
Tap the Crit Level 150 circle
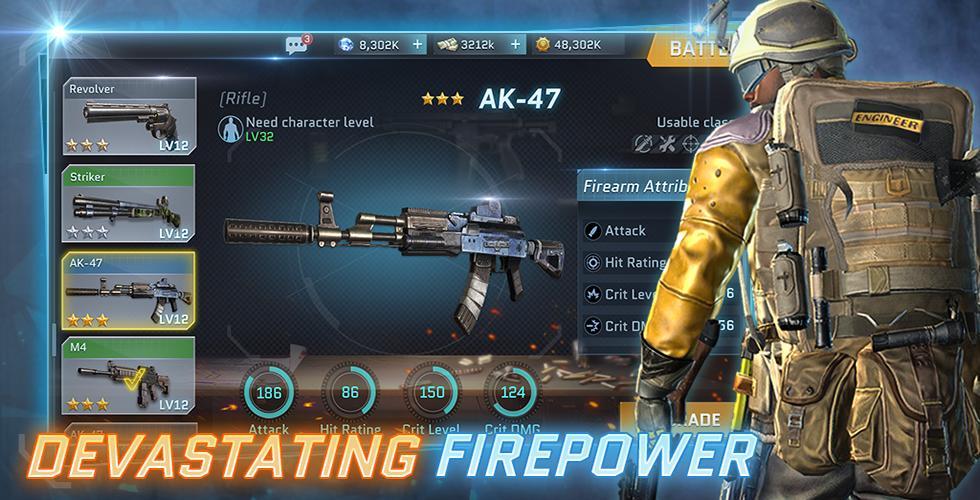pyautogui.click(x=431, y=393)
